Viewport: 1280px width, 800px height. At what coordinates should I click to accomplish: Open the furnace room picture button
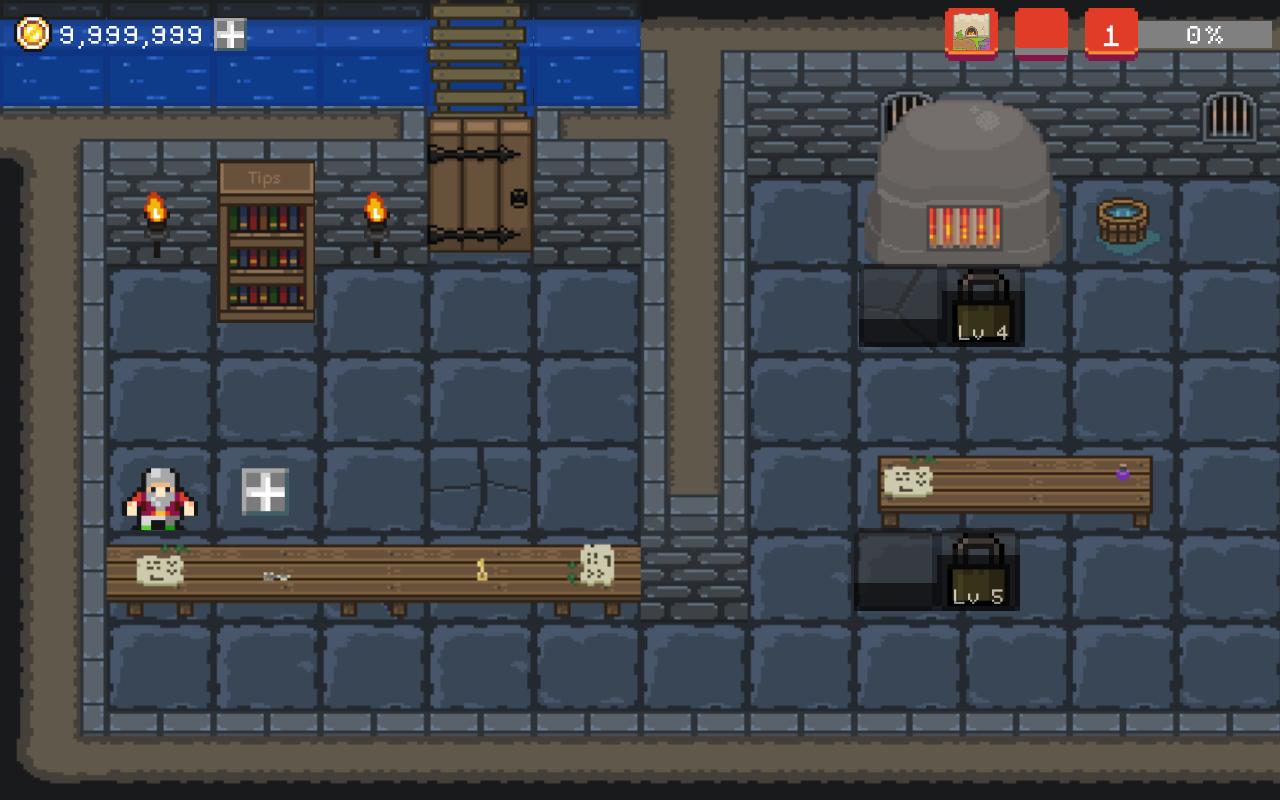coord(971,34)
